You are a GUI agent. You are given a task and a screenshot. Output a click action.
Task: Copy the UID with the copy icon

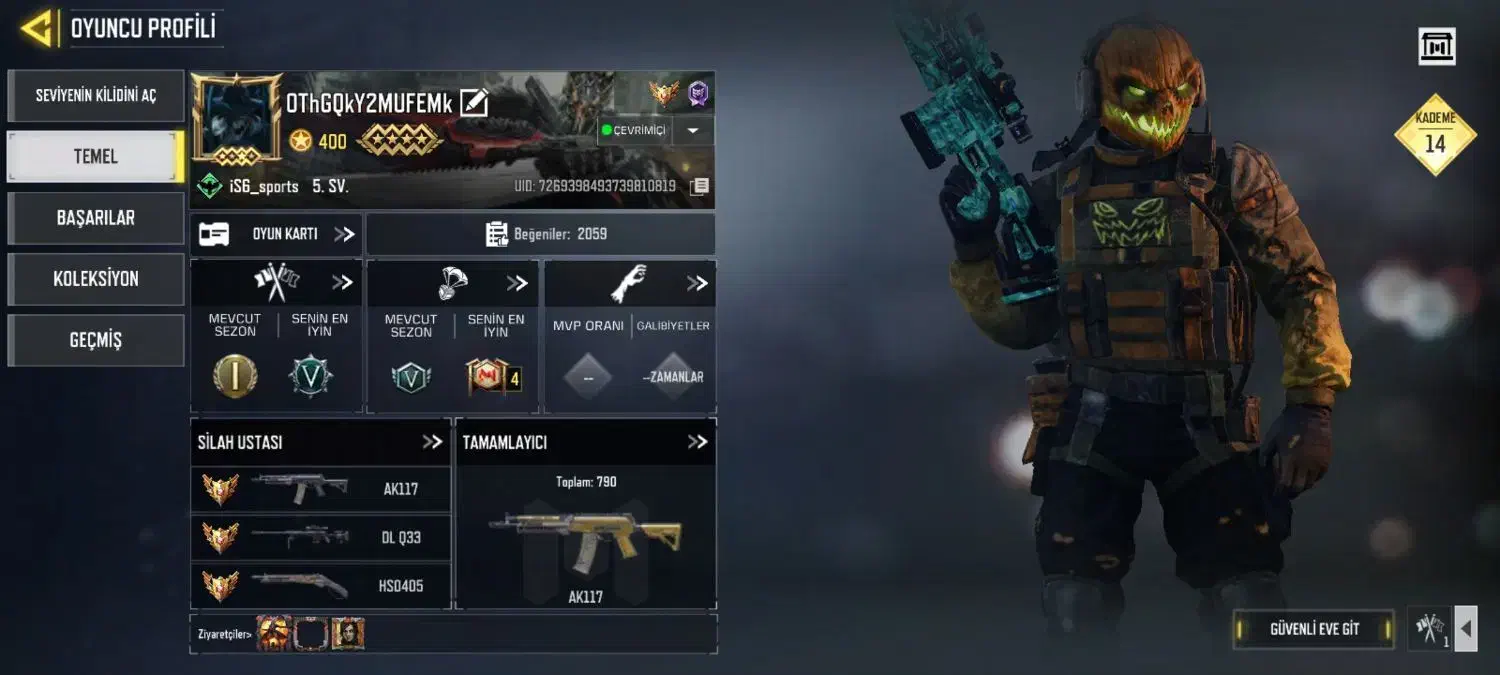tap(700, 186)
